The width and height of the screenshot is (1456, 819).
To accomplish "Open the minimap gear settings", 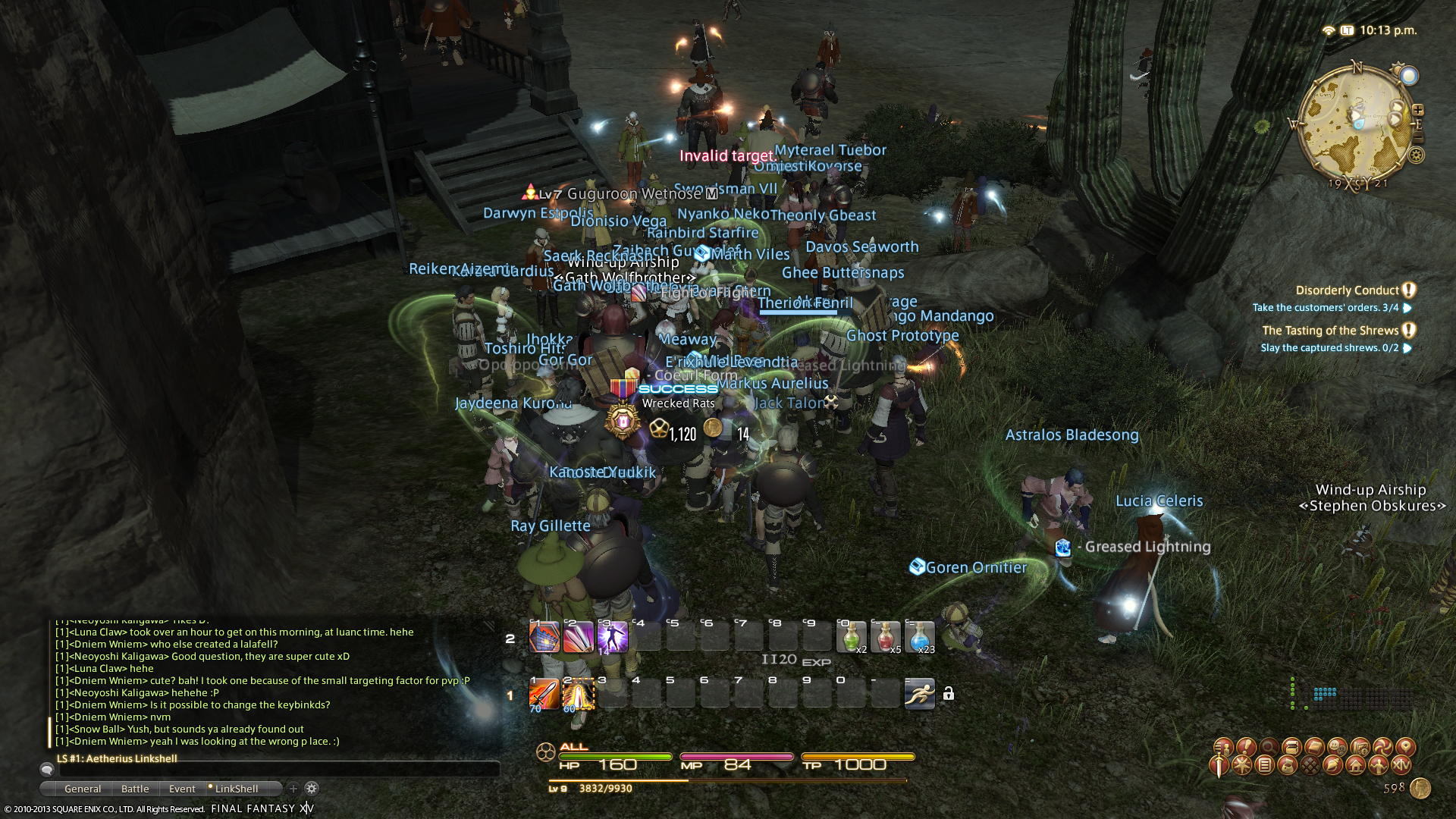I will tap(1416, 155).
